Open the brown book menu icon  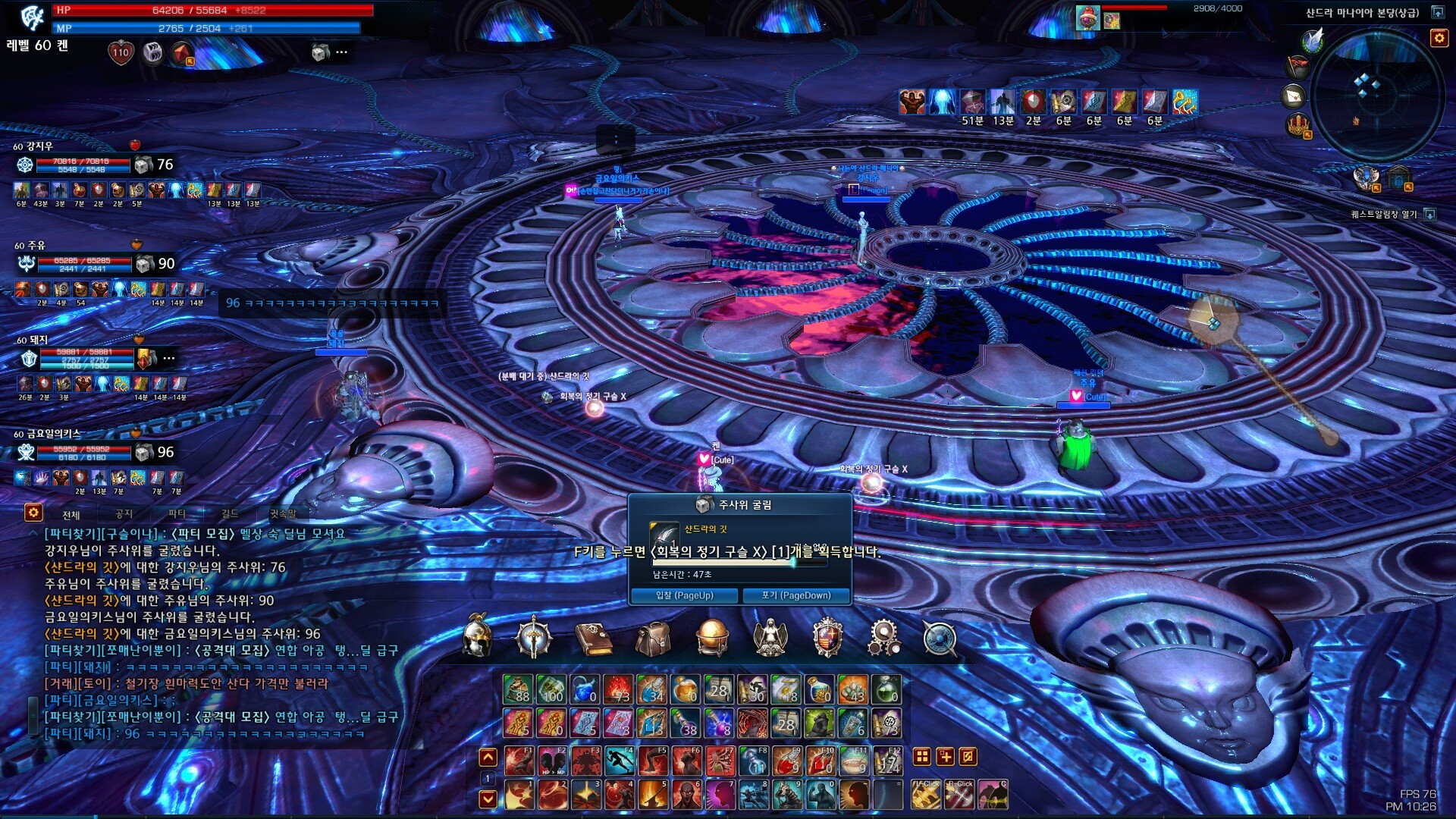pos(594,639)
